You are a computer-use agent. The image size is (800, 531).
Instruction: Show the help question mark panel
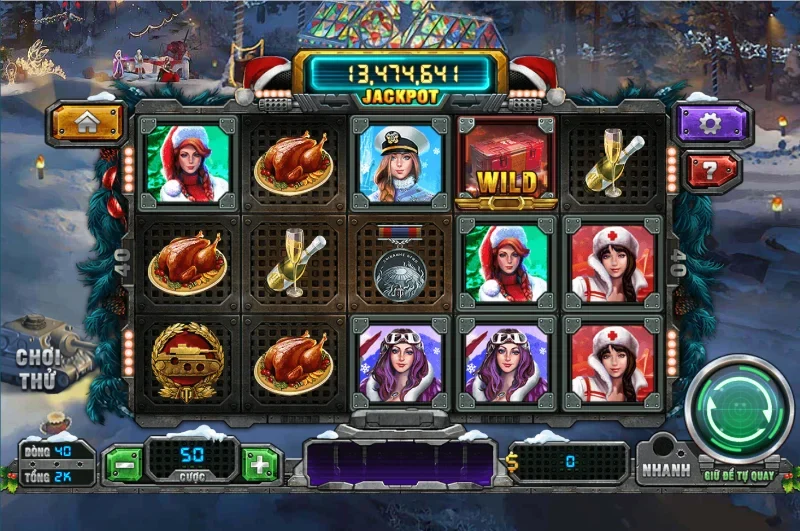coord(711,169)
